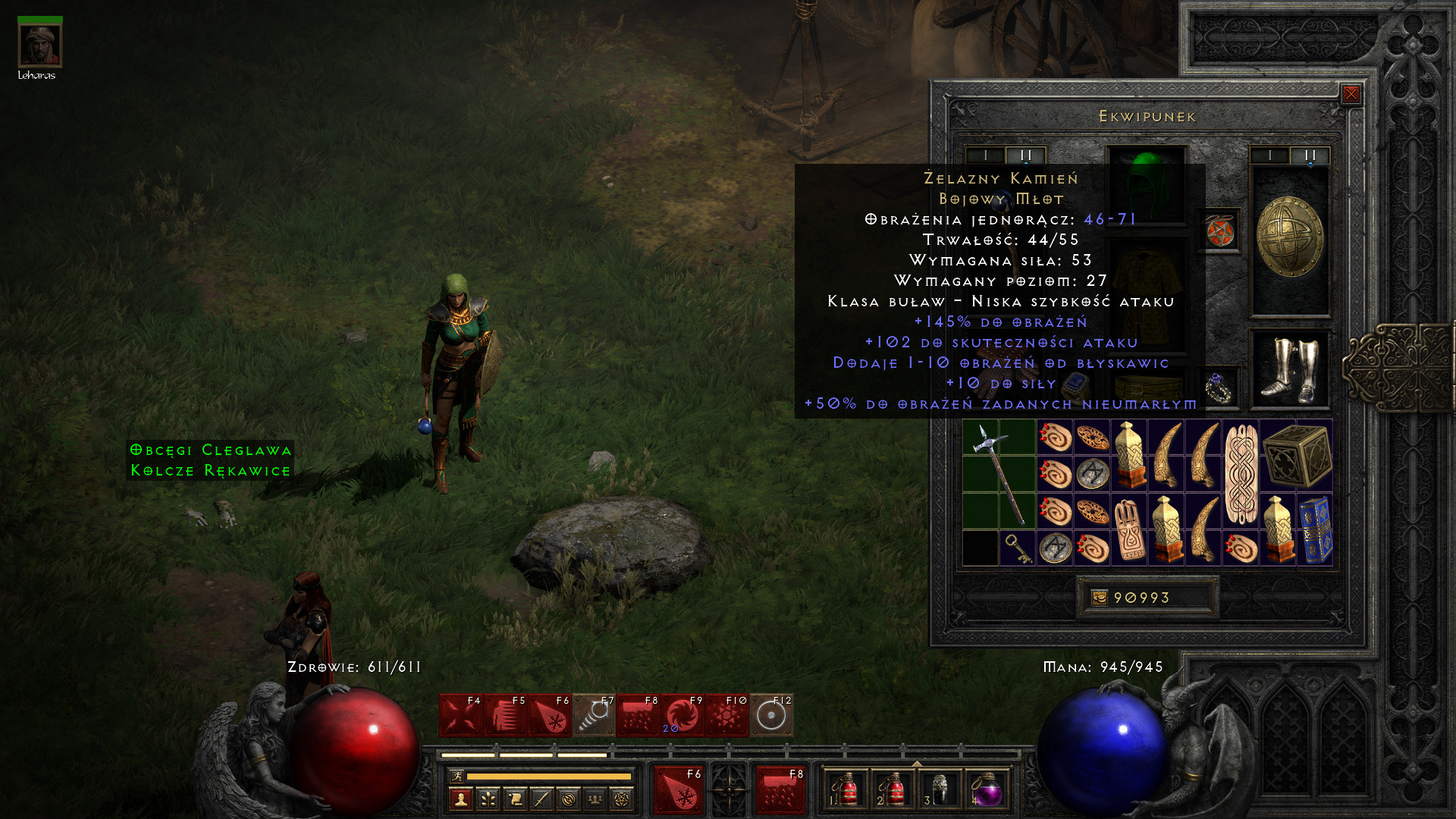
Task: Pick up the gold key
Action: [x=1016, y=548]
